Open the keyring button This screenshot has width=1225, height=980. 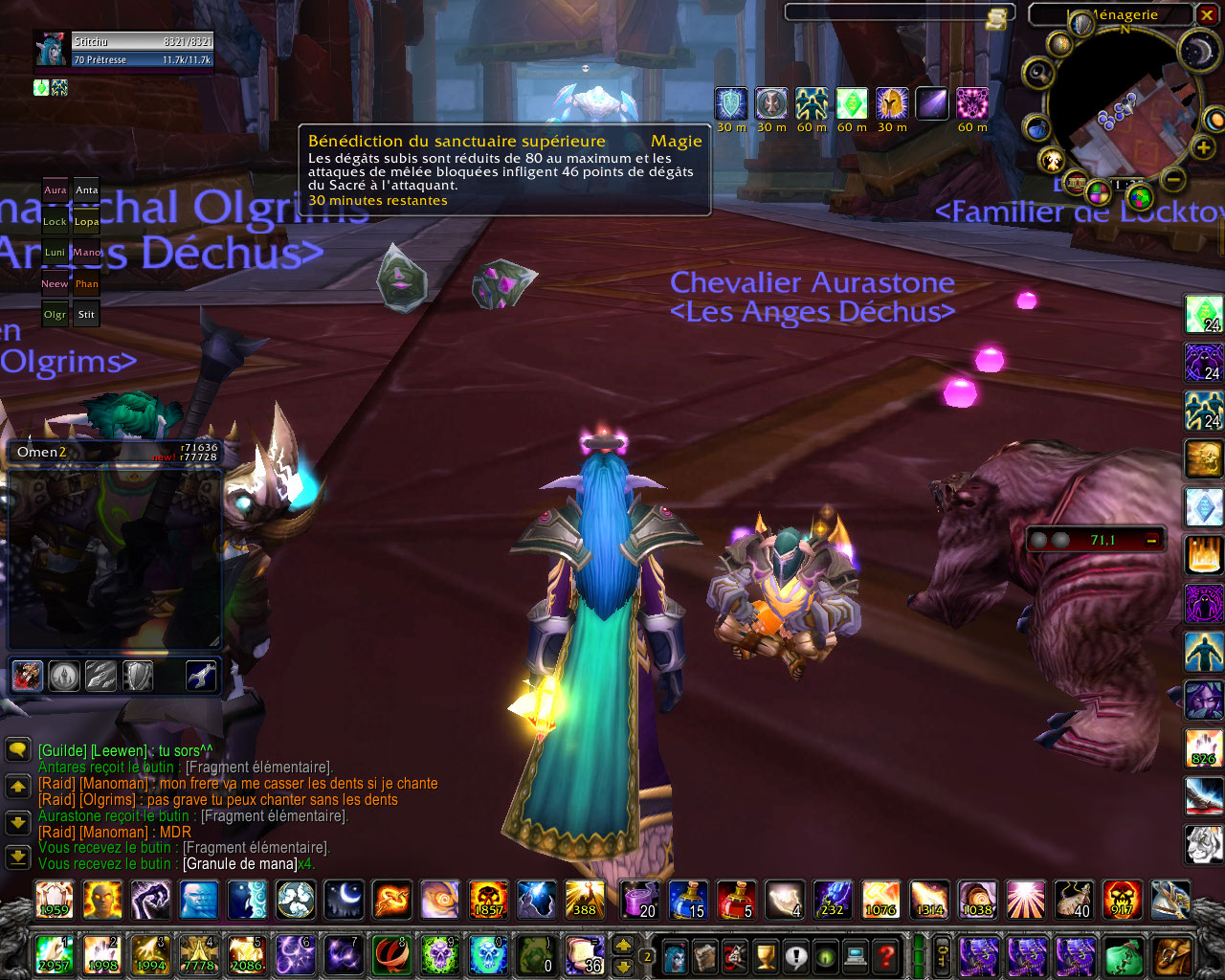943,955
